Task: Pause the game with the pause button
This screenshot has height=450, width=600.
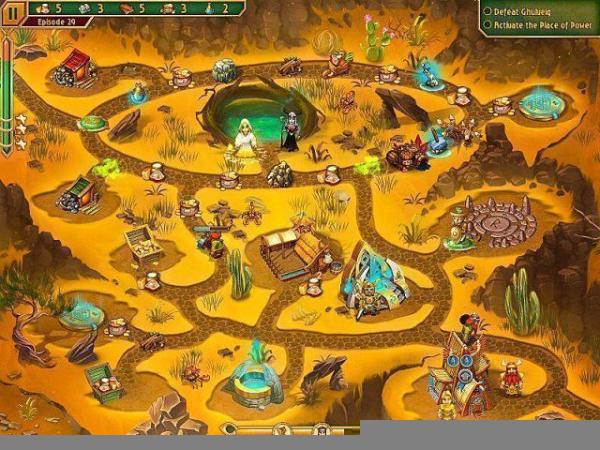Action: click(x=12, y=14)
